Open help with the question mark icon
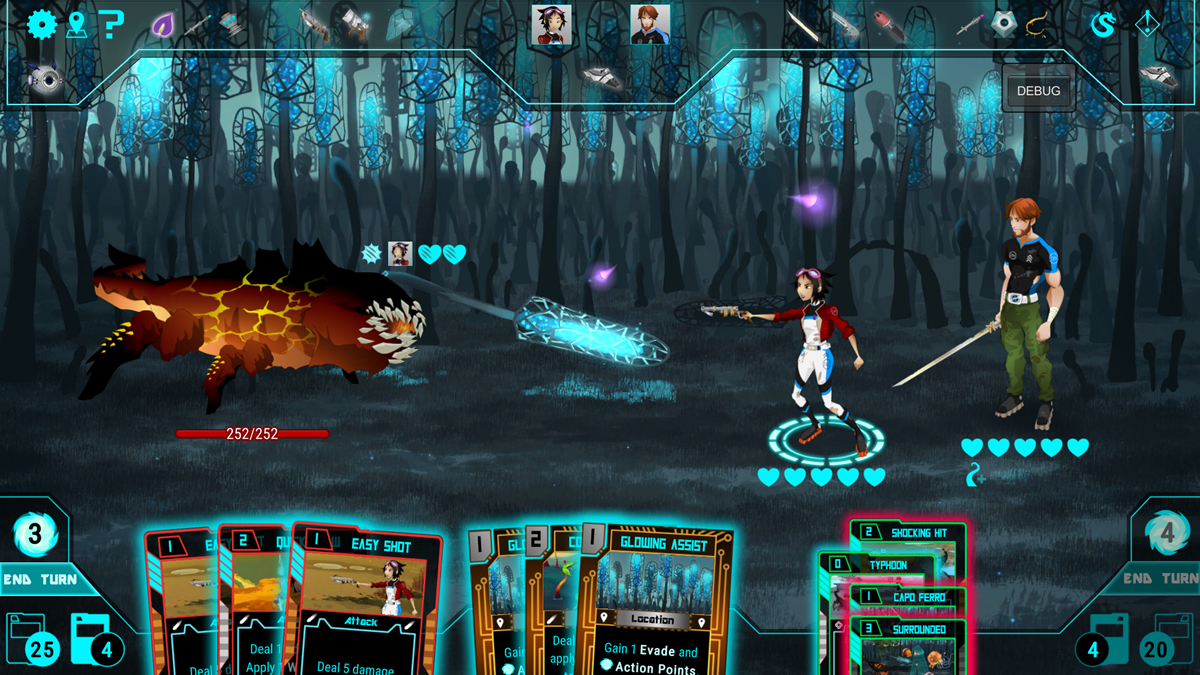This screenshot has height=675, width=1200. pos(111,24)
